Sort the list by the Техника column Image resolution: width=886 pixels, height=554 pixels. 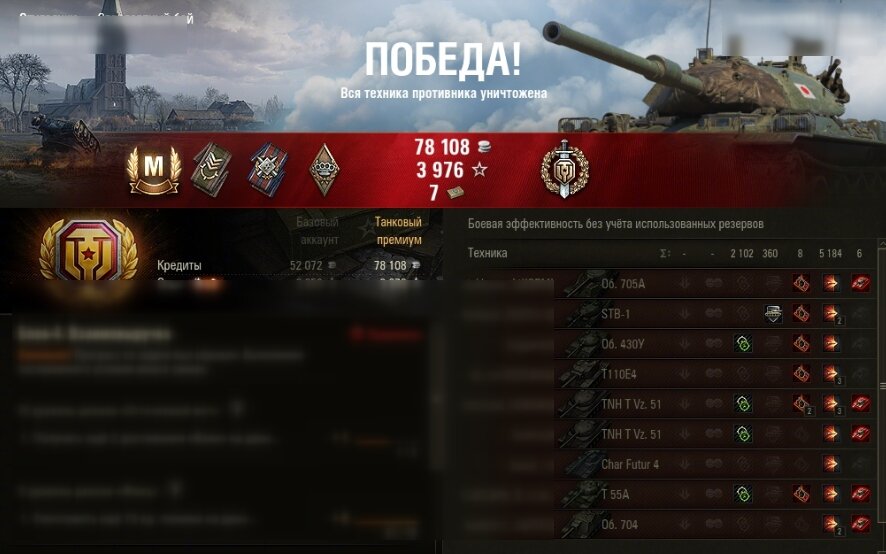[x=488, y=253]
